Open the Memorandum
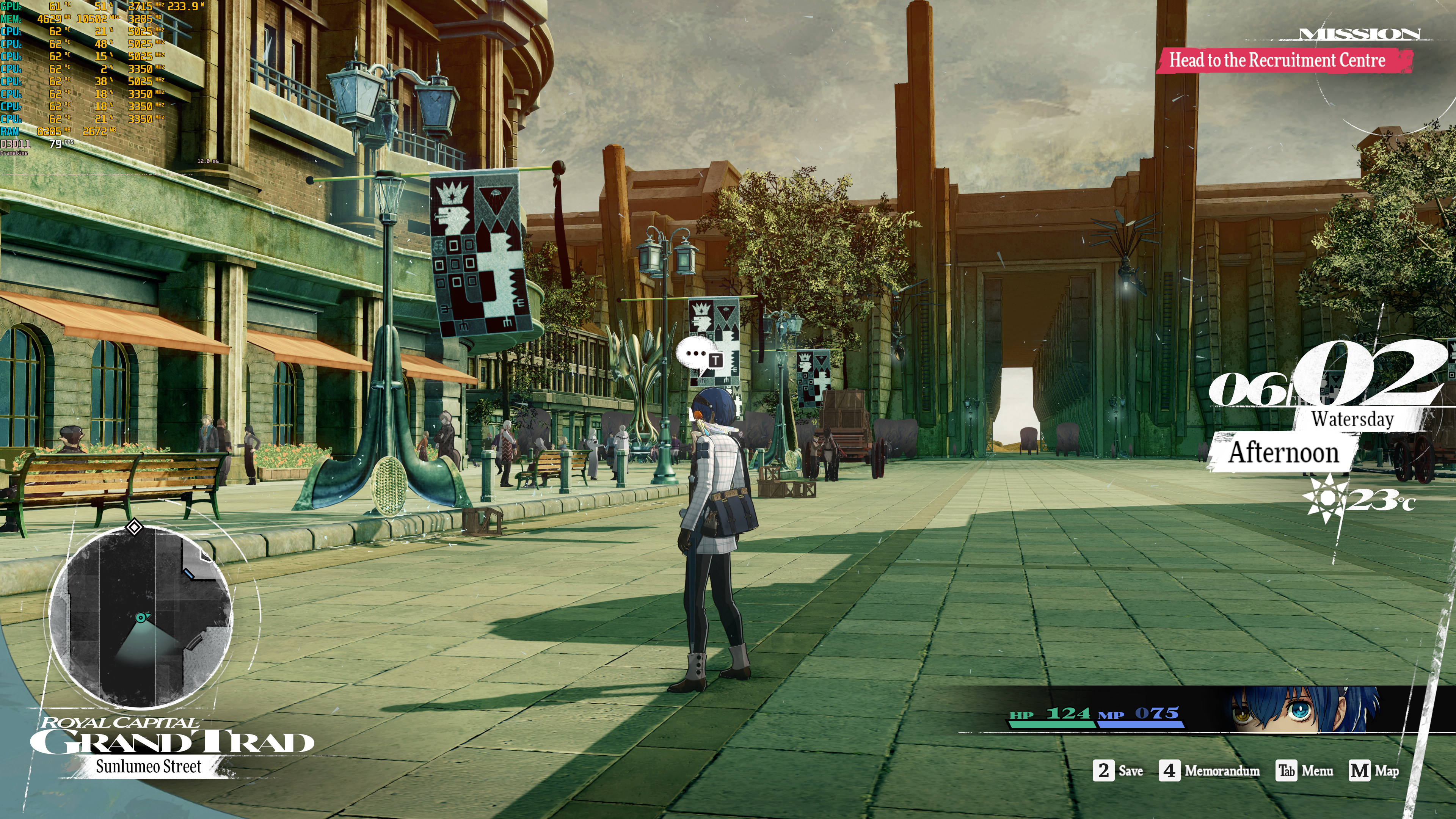Screen dimensions: 1456x819 1210,770
